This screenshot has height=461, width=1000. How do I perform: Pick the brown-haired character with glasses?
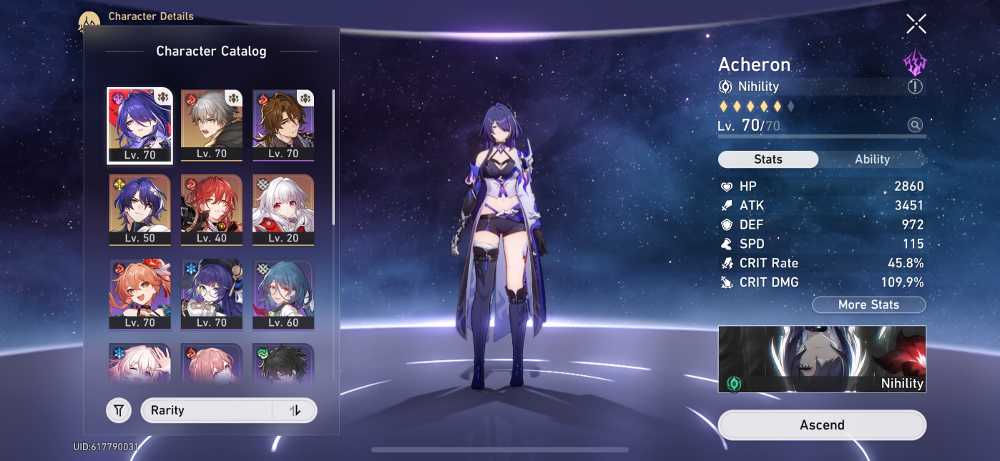[283, 125]
